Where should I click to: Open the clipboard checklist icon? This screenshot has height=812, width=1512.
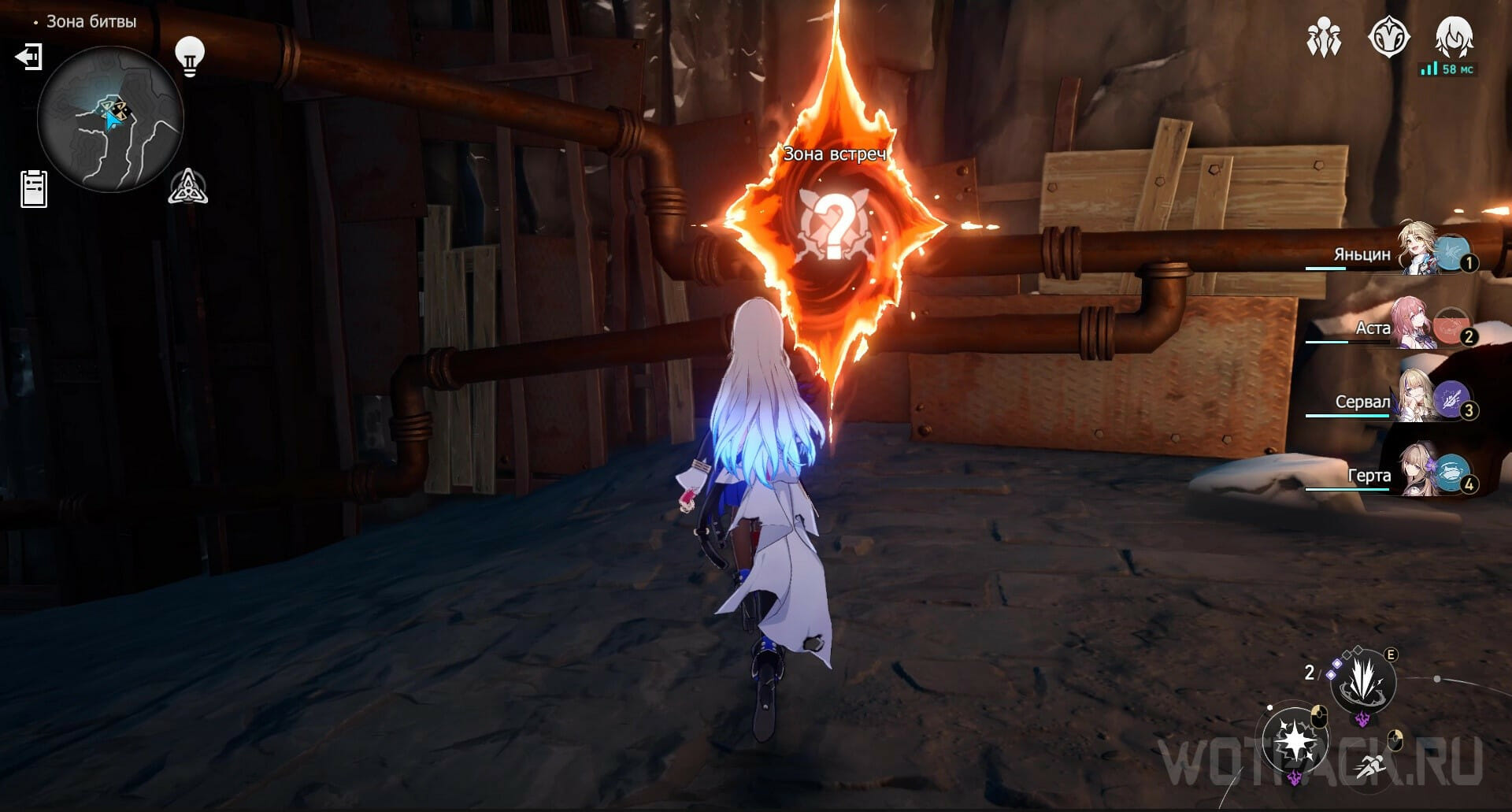[x=34, y=189]
